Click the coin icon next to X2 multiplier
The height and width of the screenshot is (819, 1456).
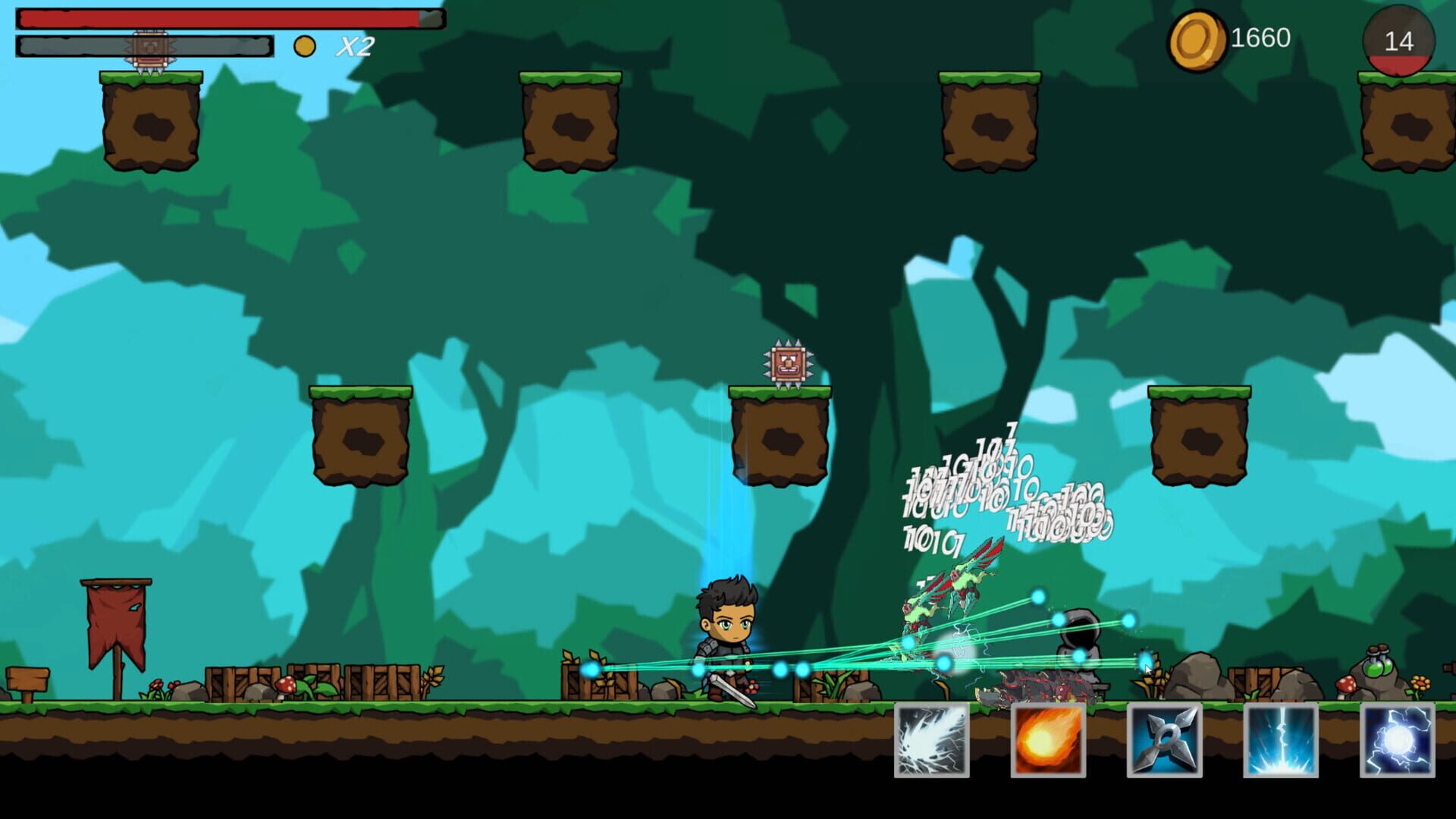(x=305, y=45)
